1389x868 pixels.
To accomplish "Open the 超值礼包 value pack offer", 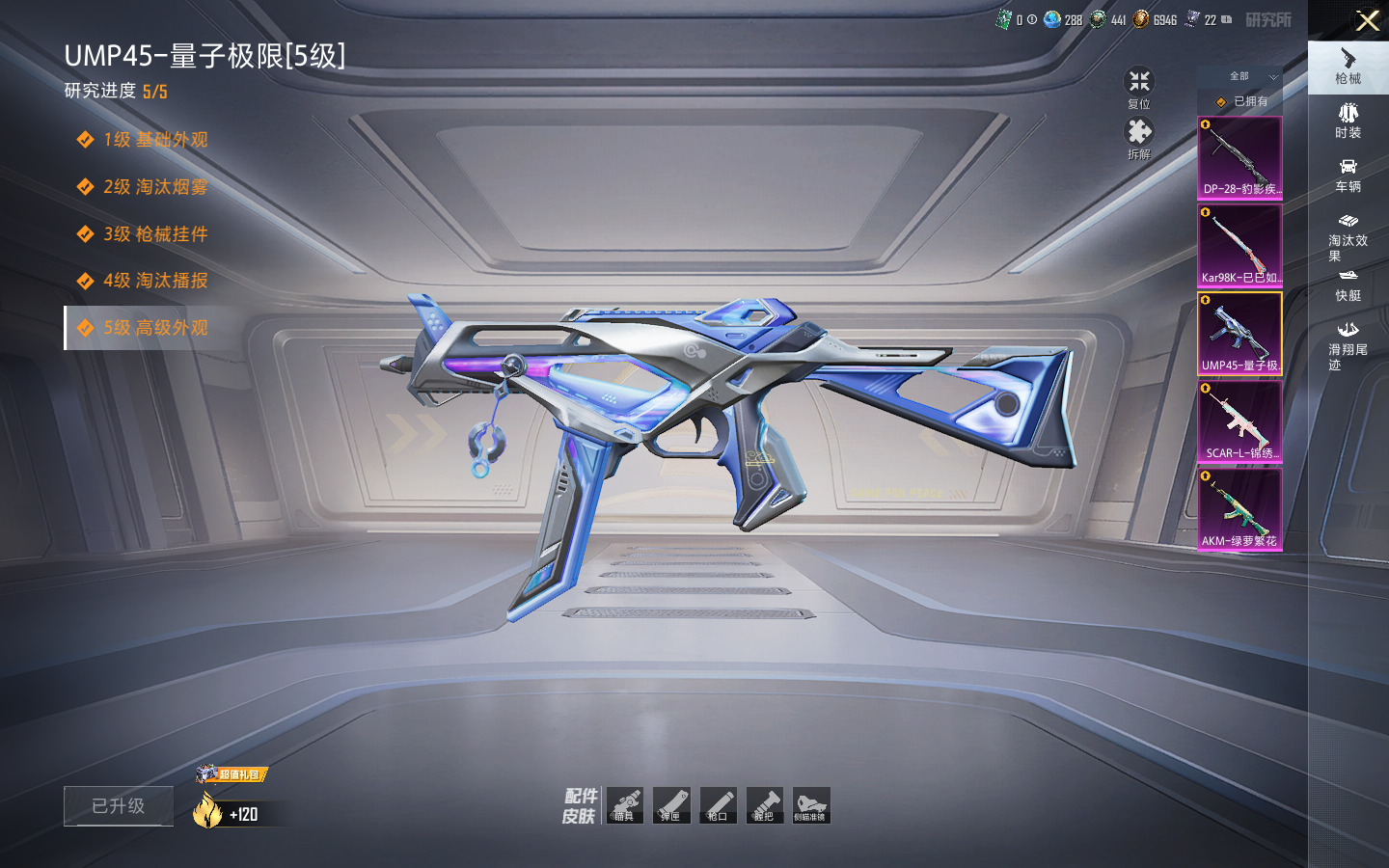I will pyautogui.click(x=231, y=774).
